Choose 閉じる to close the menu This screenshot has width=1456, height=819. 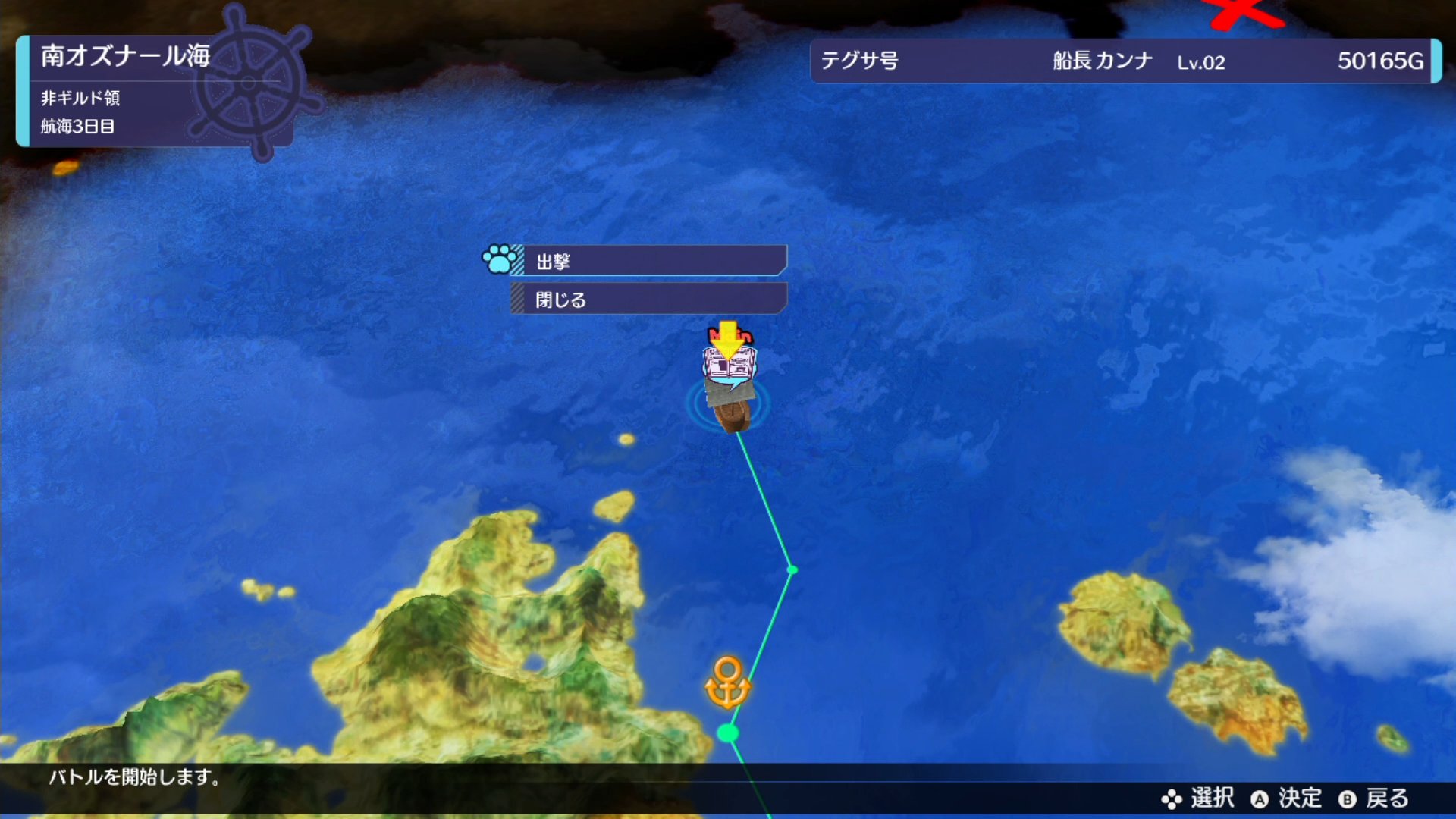click(649, 300)
